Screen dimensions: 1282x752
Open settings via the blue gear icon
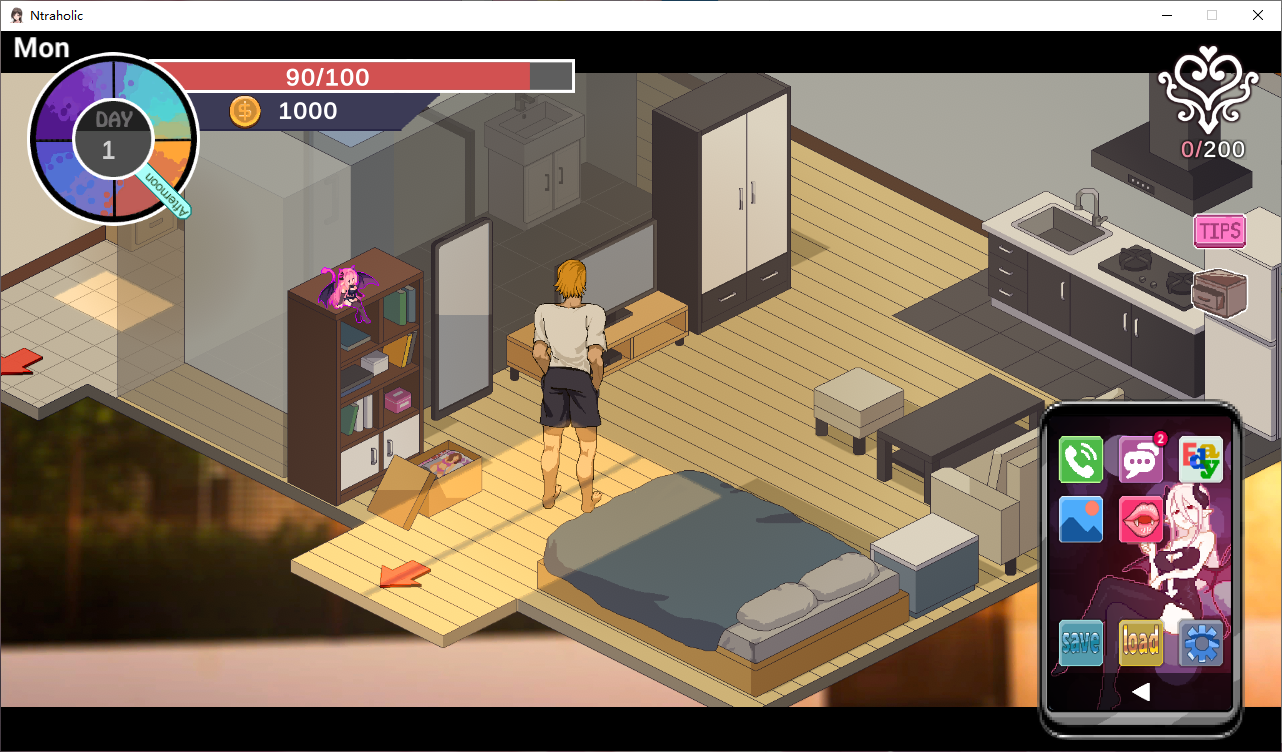pyautogui.click(x=1201, y=642)
